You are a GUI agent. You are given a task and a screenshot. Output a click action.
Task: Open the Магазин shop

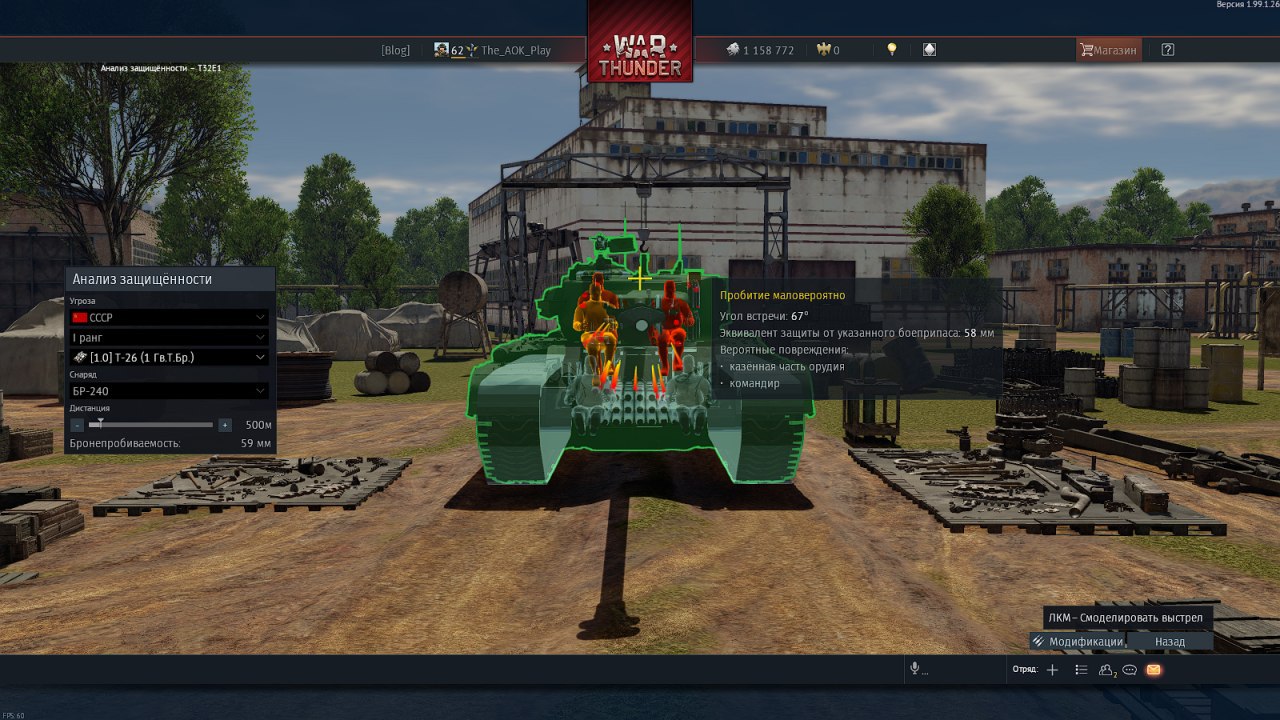(x=1109, y=50)
